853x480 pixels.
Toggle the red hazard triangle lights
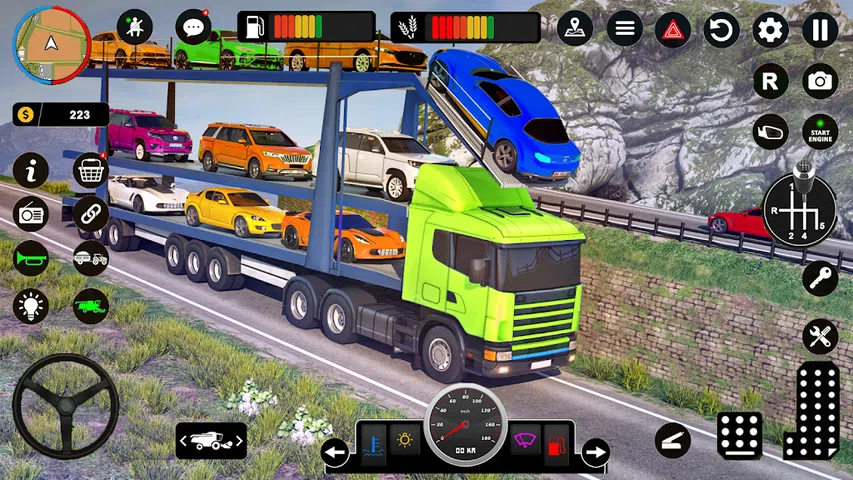point(672,29)
